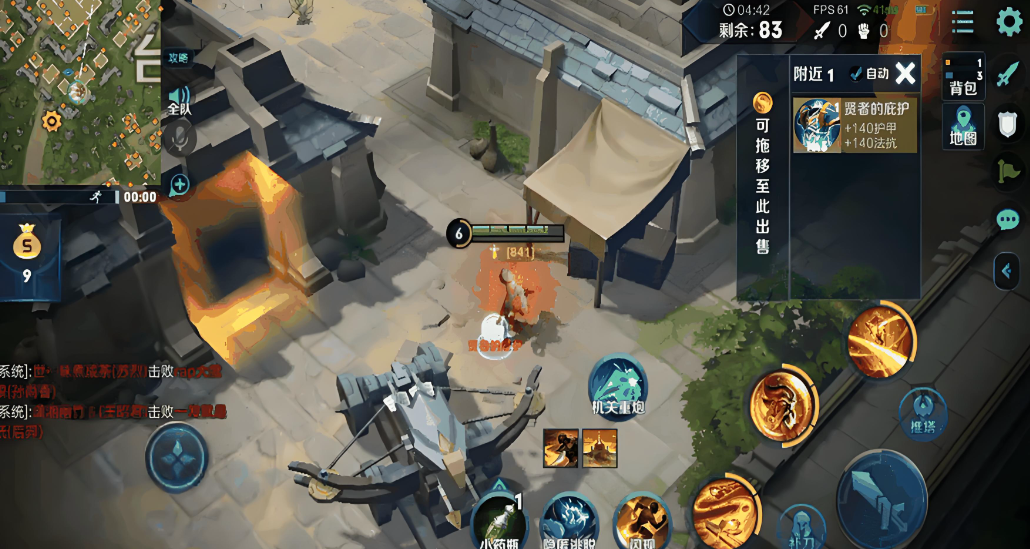Toggle the 全队 team speaker

click(x=179, y=98)
